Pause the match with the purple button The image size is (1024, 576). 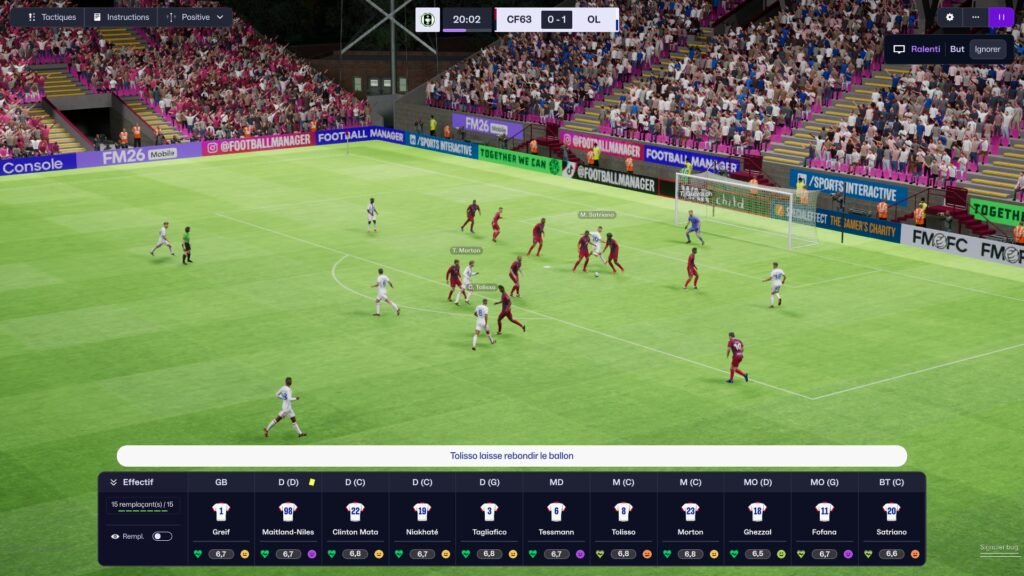[x=1001, y=17]
